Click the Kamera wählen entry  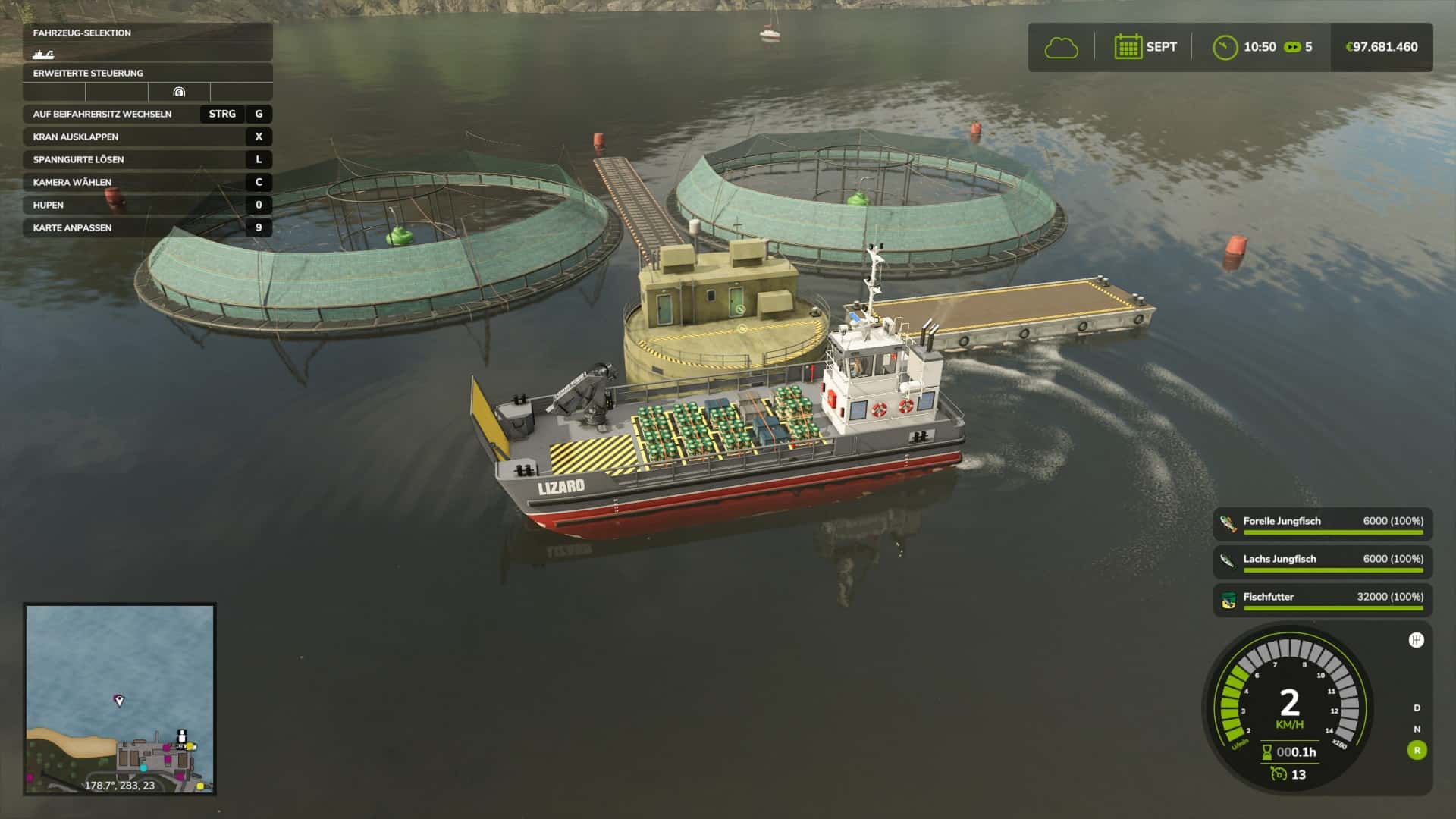tap(147, 182)
